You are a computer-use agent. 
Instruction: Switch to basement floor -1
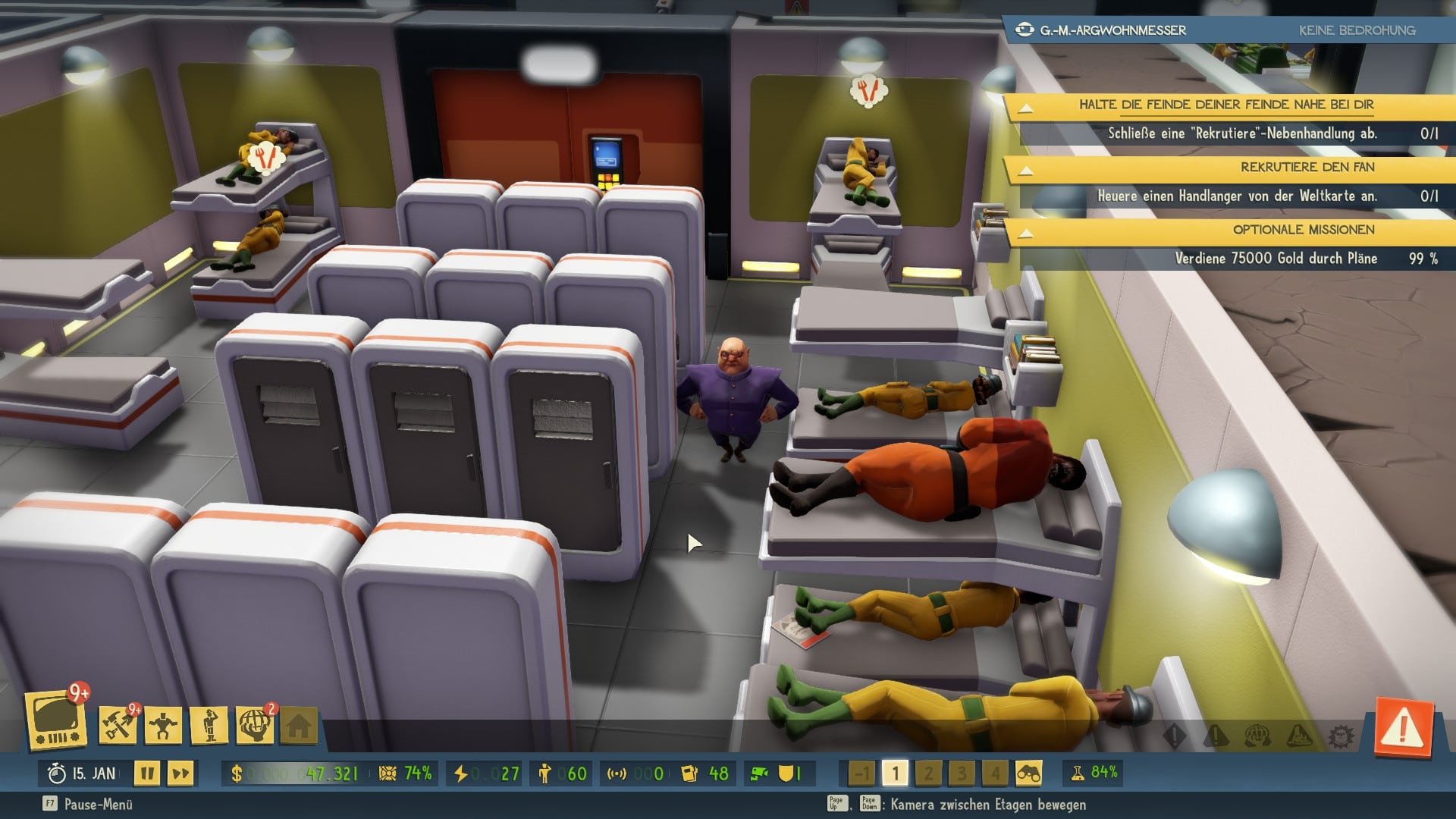tap(861, 773)
